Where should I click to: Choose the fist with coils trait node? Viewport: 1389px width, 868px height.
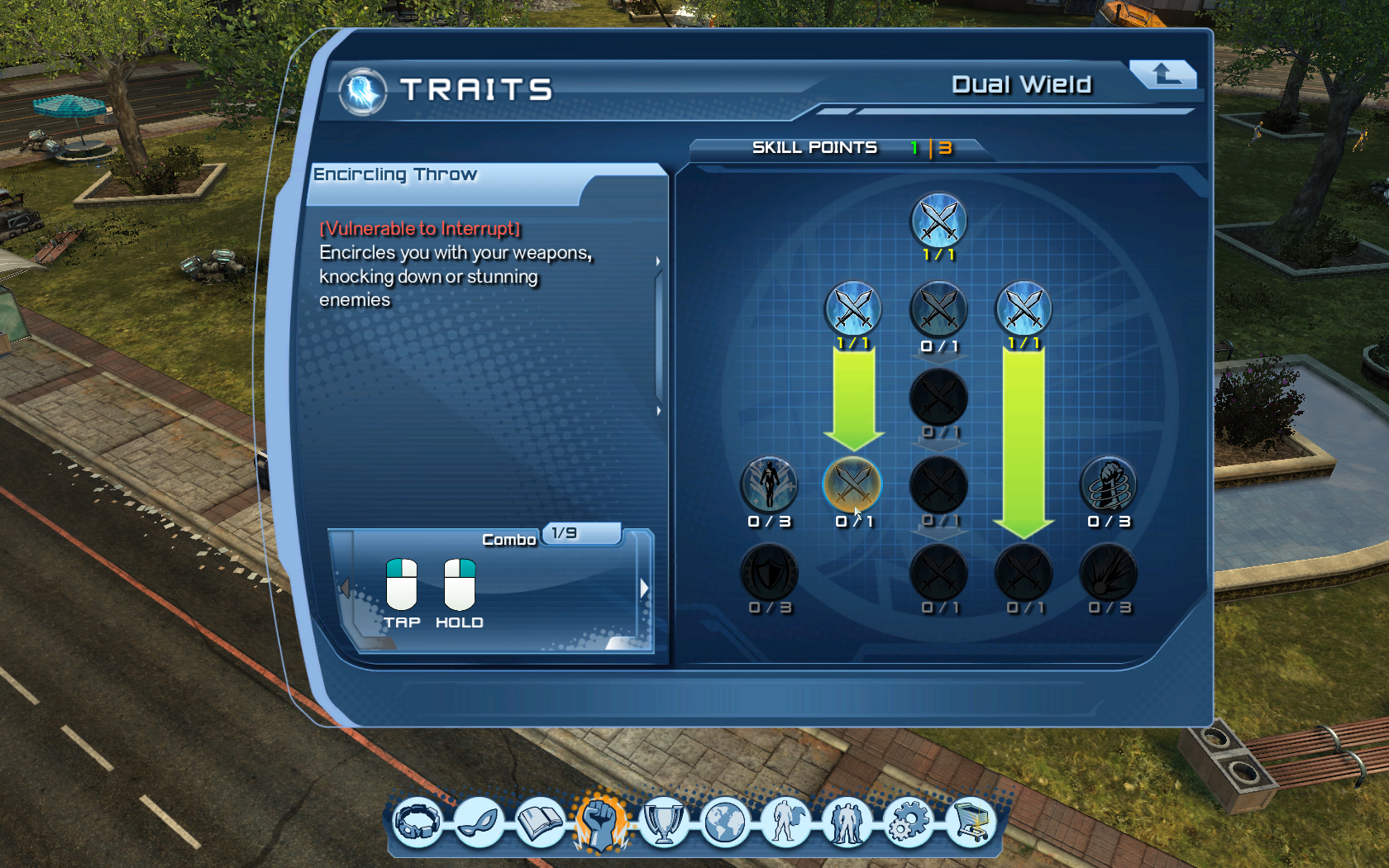click(1109, 484)
